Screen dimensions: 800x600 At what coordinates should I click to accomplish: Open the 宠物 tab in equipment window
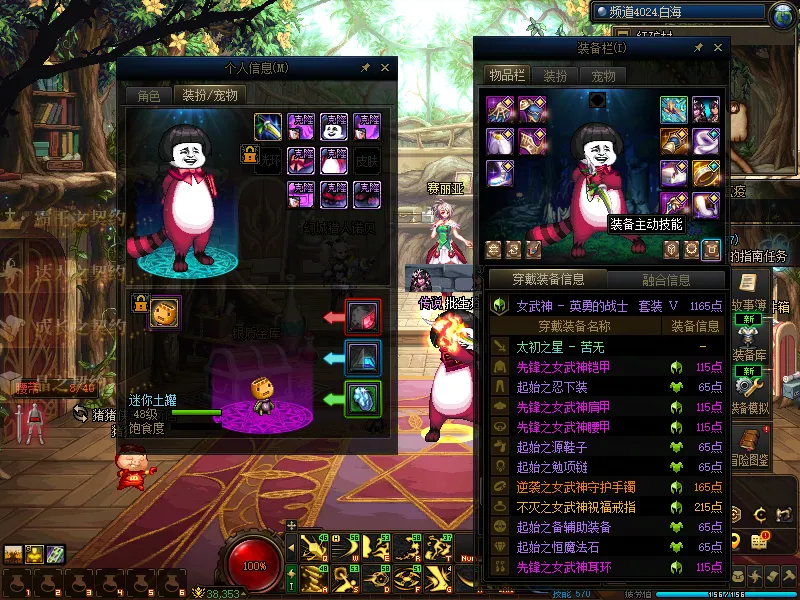tap(603, 75)
